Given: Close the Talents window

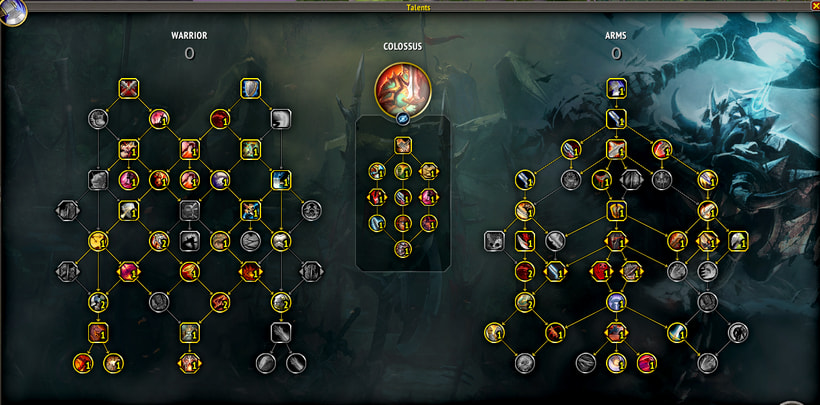Looking at the screenshot, I should [x=815, y=6].
